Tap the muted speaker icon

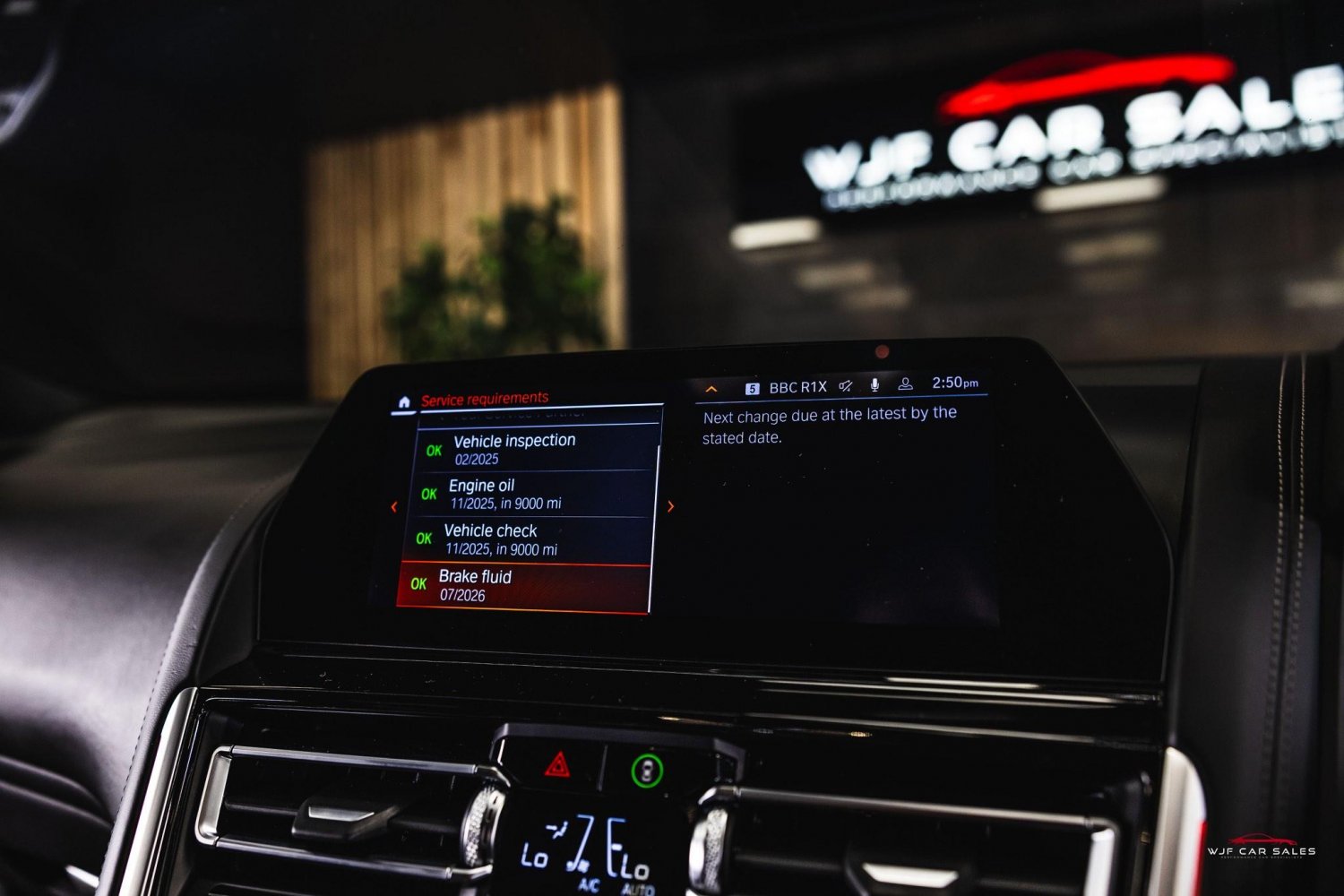(846, 386)
